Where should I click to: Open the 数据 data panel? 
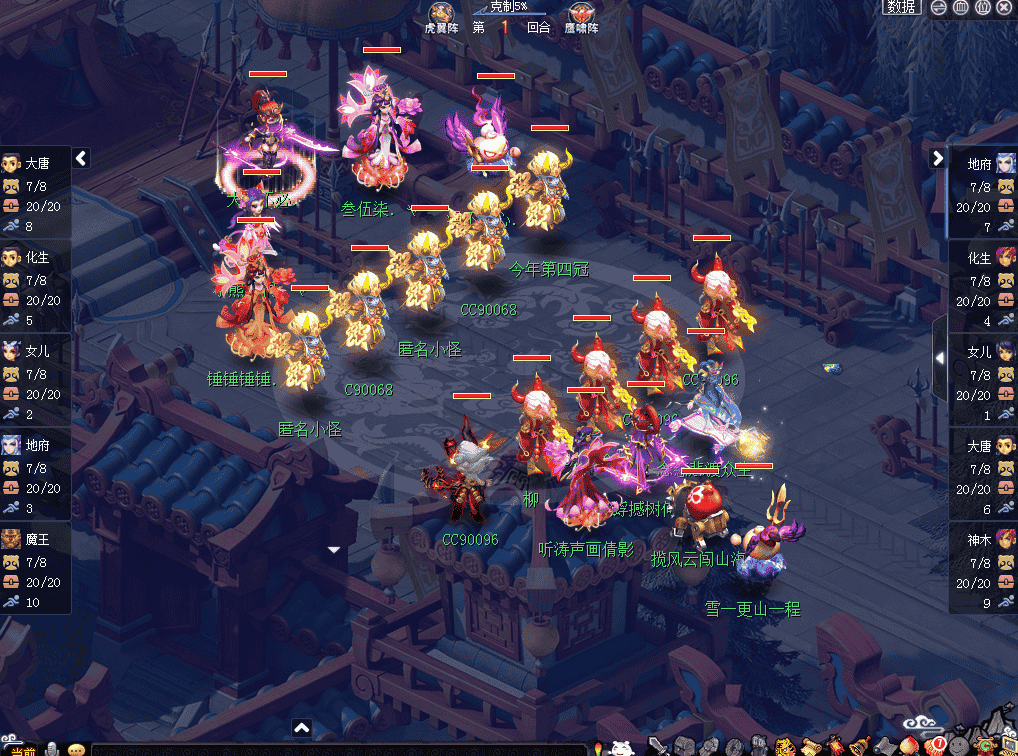tap(902, 8)
